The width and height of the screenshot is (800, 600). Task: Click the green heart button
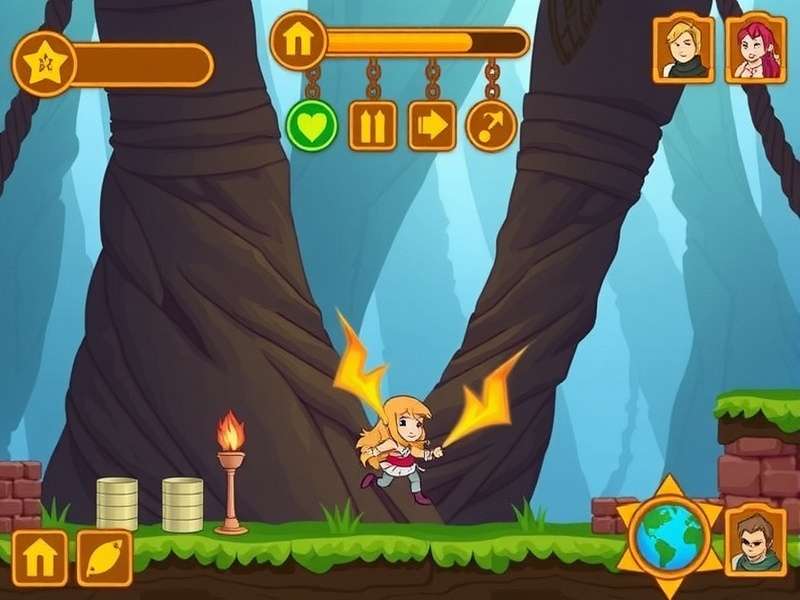[x=312, y=126]
